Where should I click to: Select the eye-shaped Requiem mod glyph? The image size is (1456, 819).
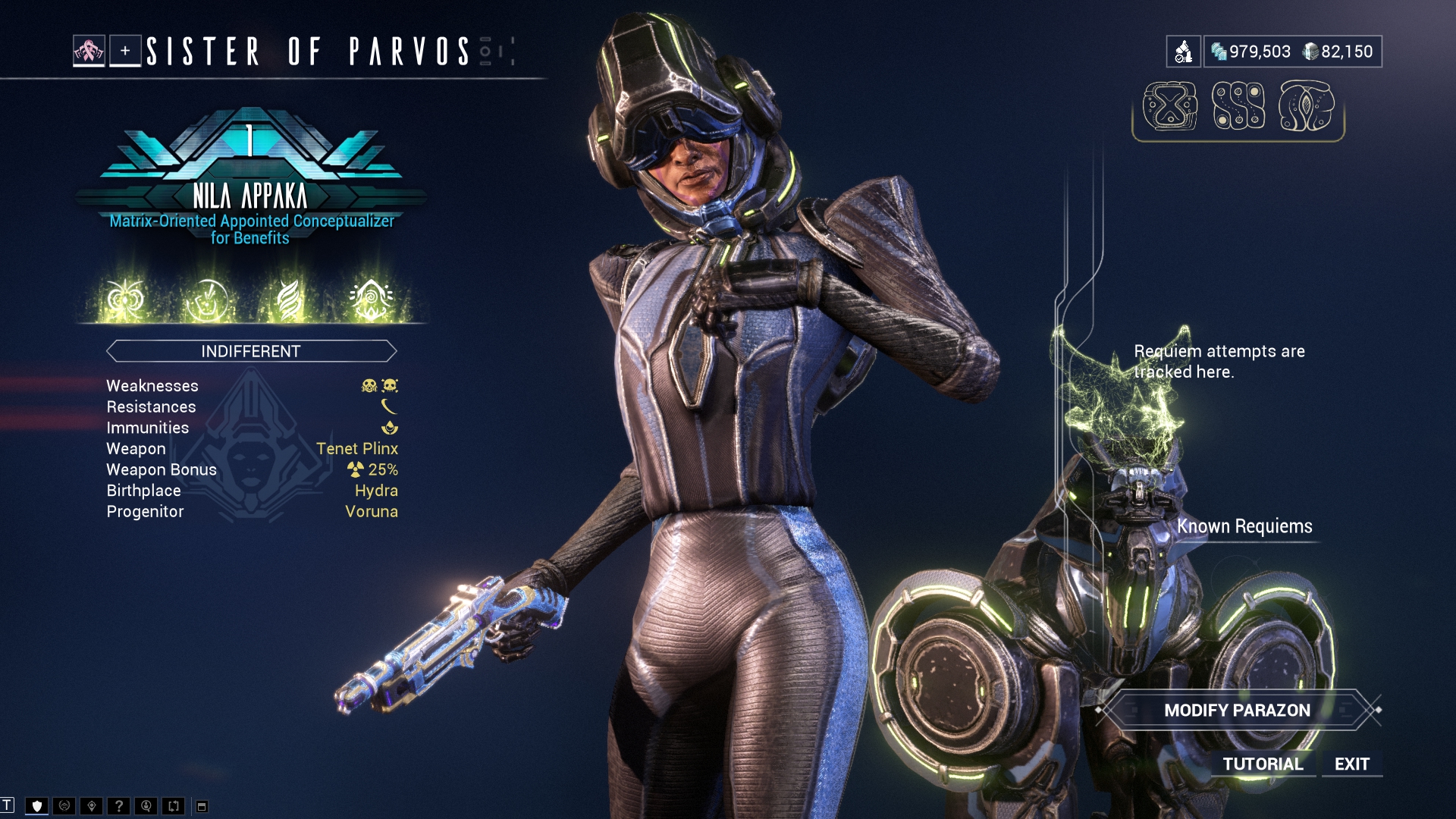(x=1306, y=106)
